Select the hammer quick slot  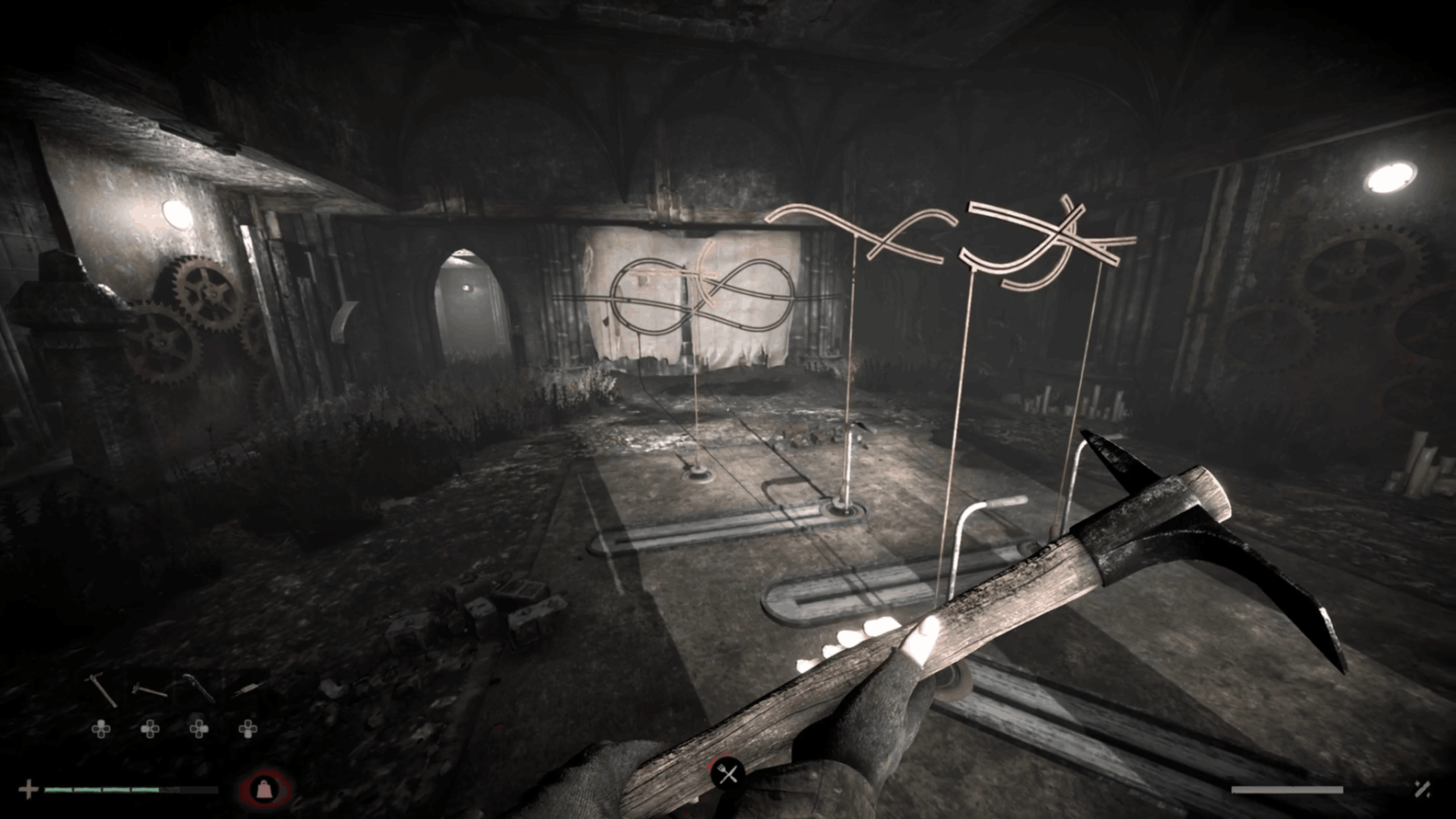150,690
